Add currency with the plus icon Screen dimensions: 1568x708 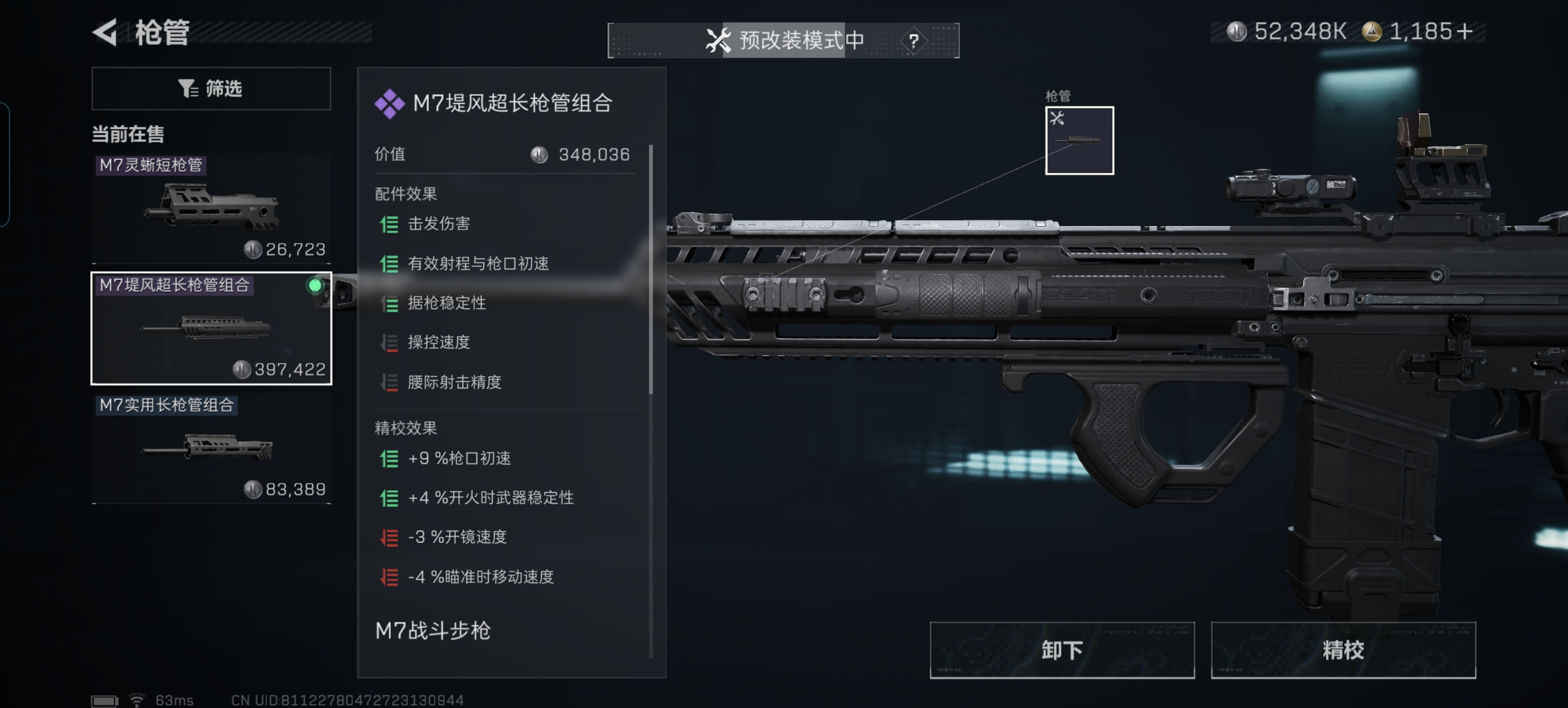click(1465, 31)
